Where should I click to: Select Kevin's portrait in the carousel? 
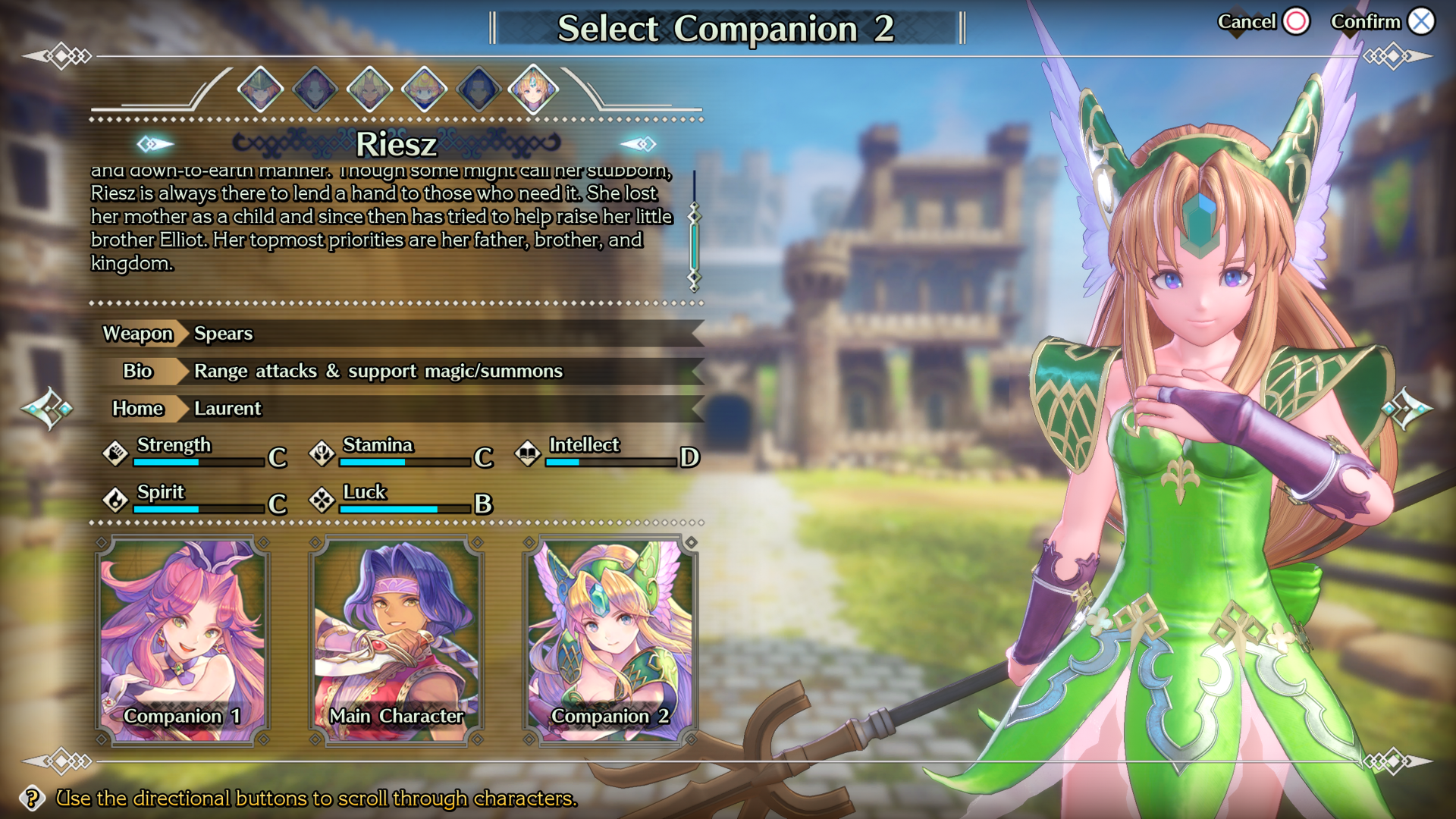pyautogui.click(x=369, y=89)
